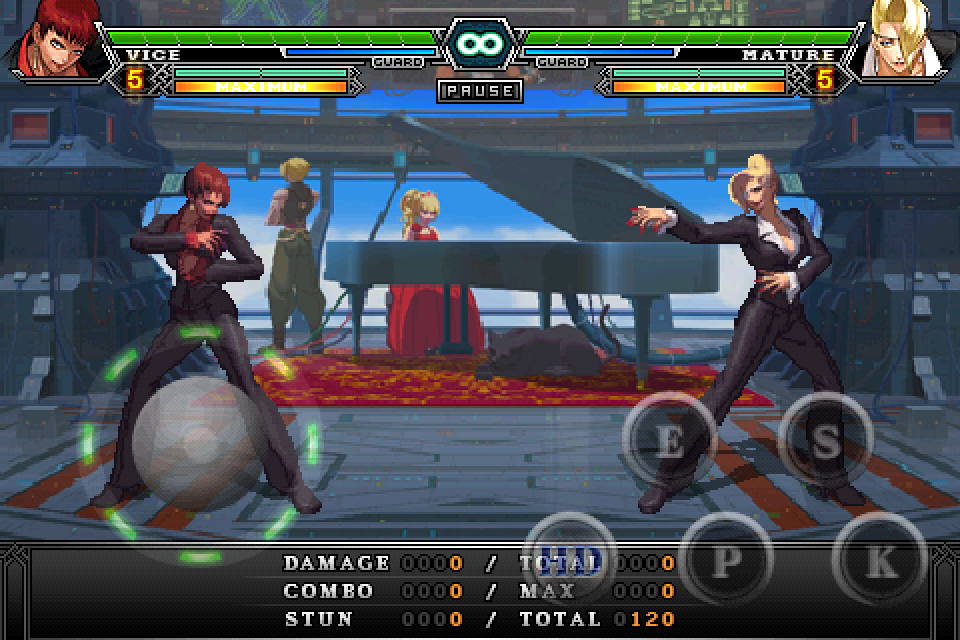Tap the E evade button
Image resolution: width=960 pixels, height=640 pixels.
[x=670, y=441]
